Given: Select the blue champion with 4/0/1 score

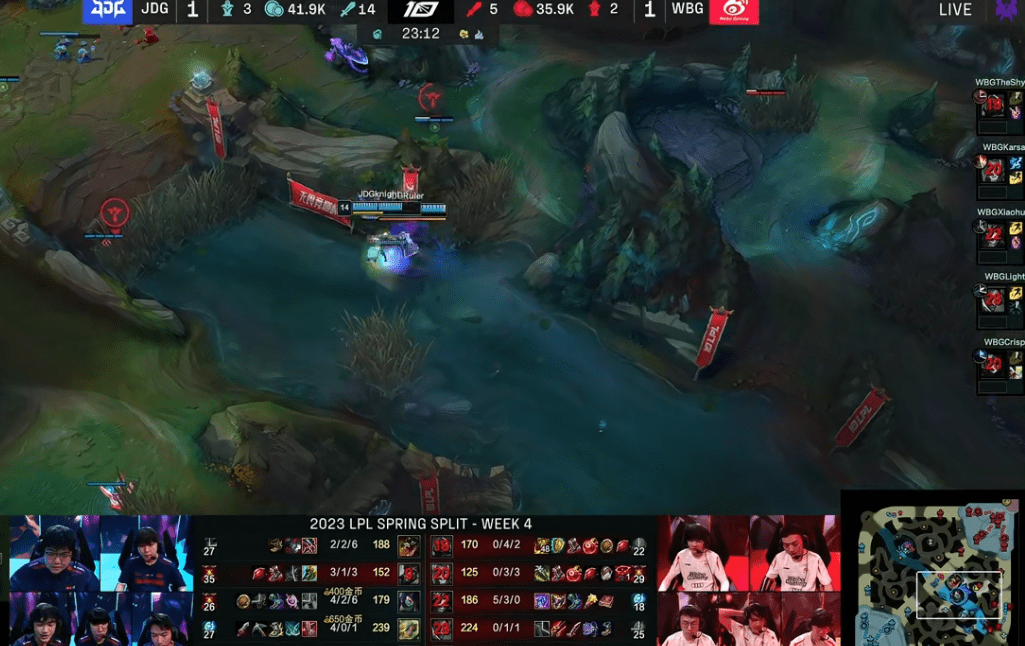Looking at the screenshot, I should (x=408, y=629).
